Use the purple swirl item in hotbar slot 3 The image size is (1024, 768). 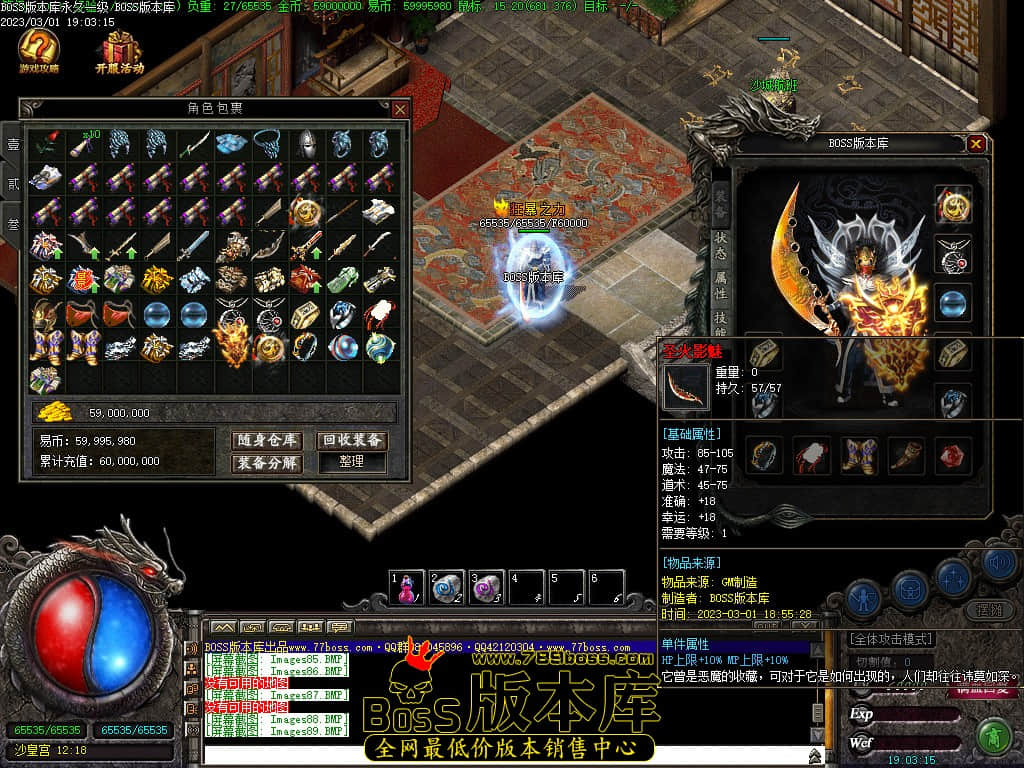487,588
